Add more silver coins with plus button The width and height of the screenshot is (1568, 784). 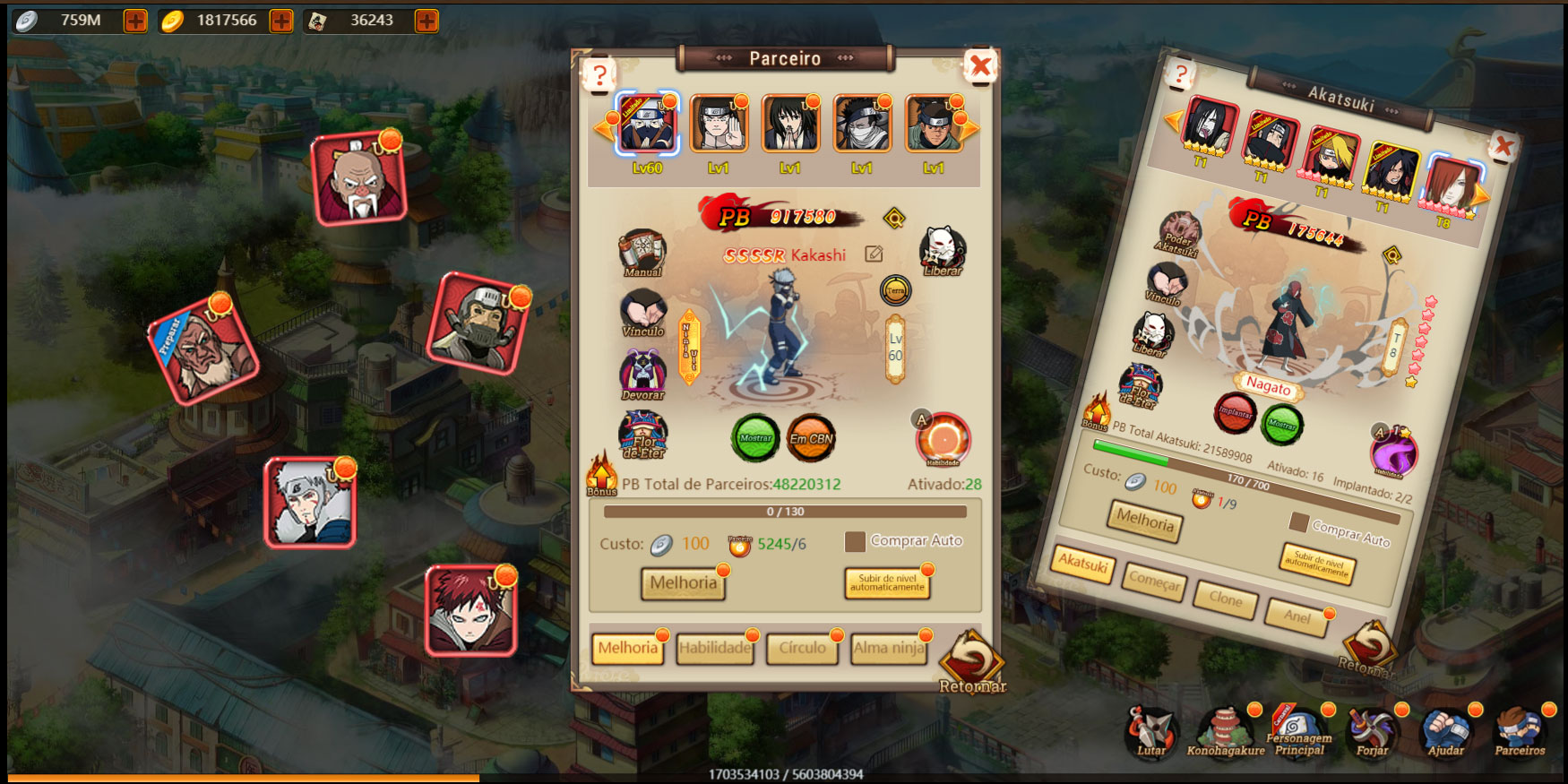point(135,21)
